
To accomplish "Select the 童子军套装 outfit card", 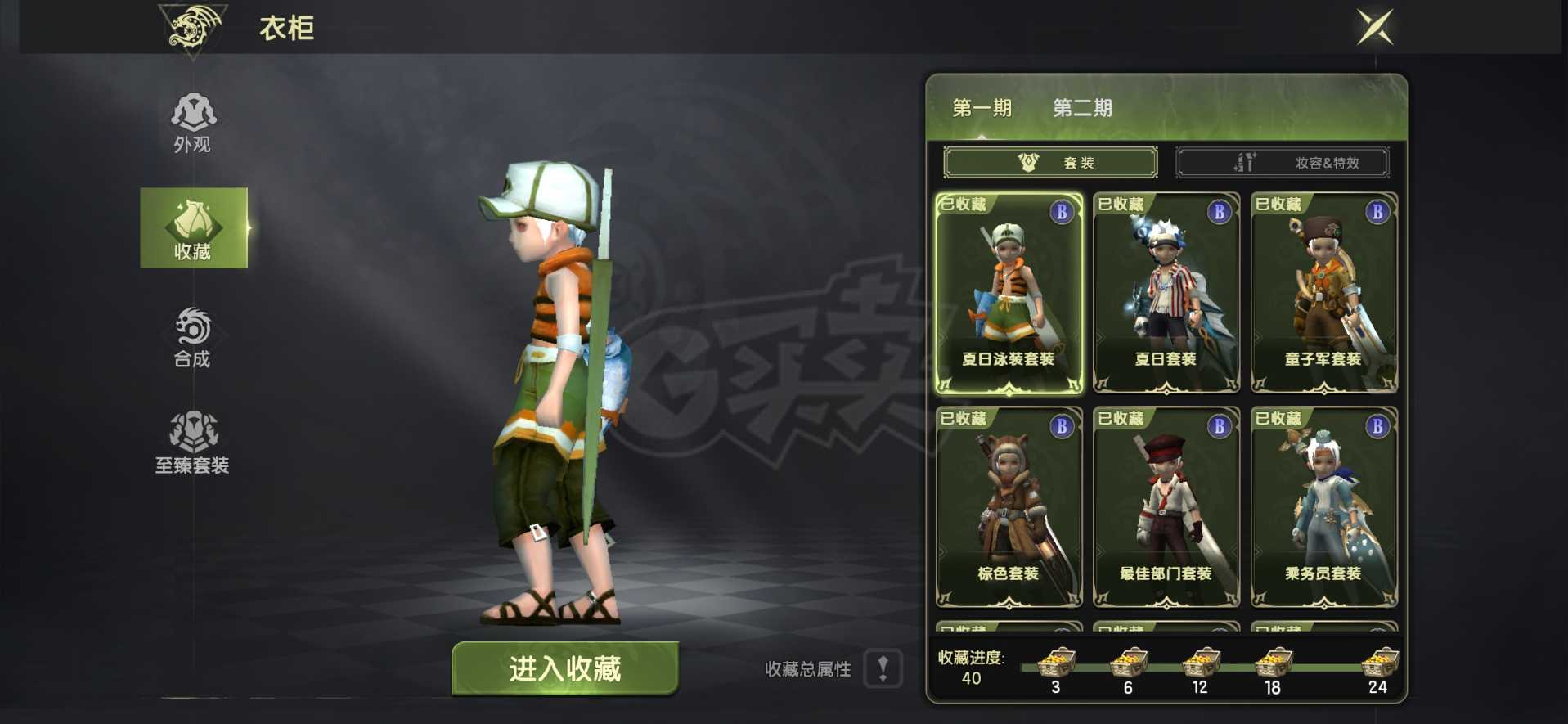I will (x=1323, y=295).
